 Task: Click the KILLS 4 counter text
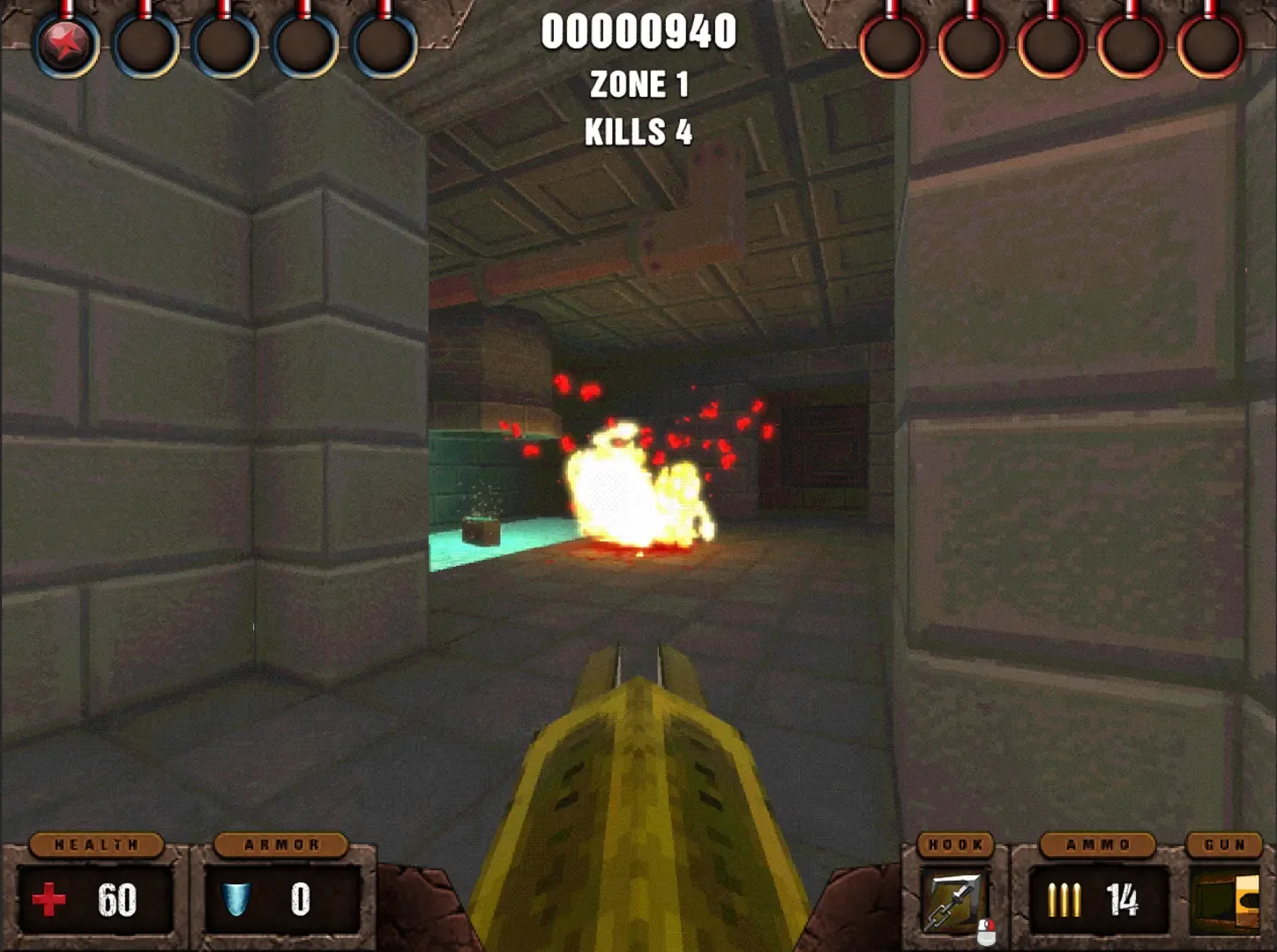coord(638,132)
